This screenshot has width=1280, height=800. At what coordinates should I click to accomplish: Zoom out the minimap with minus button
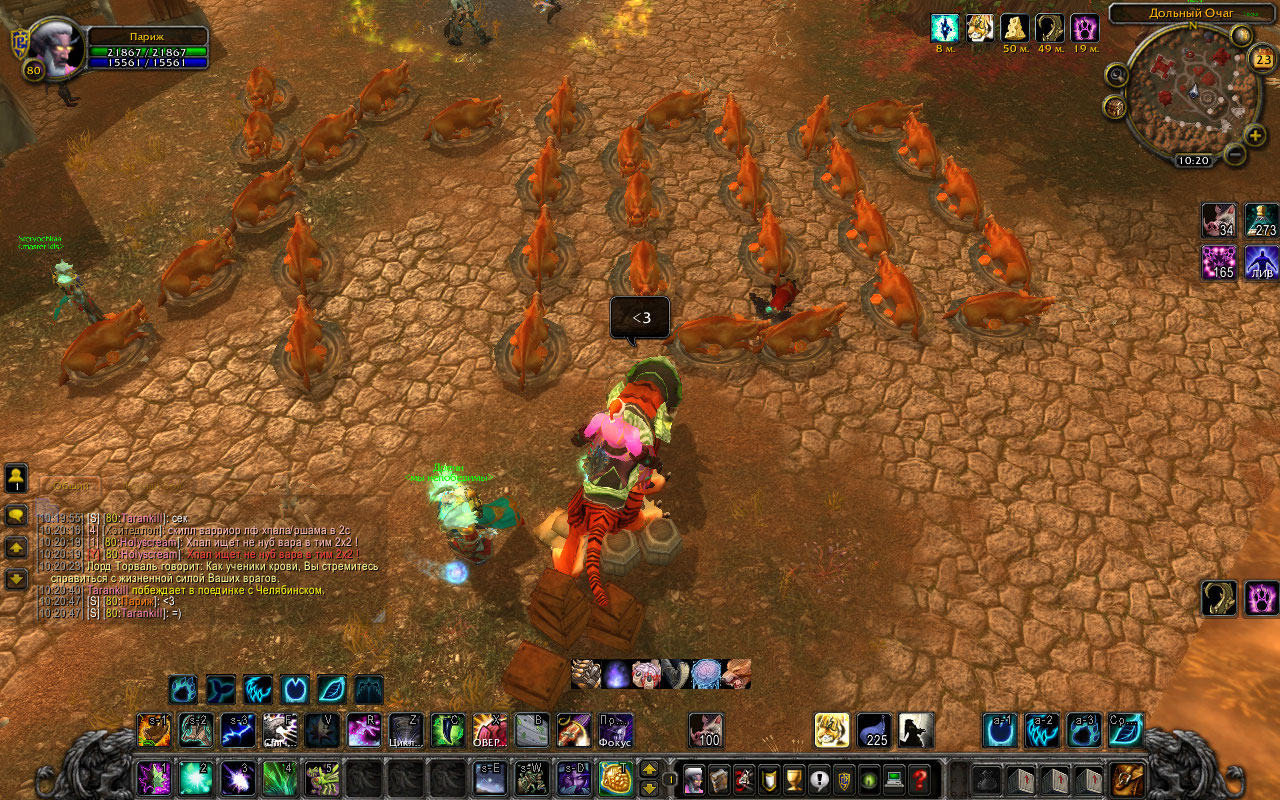pos(1235,155)
